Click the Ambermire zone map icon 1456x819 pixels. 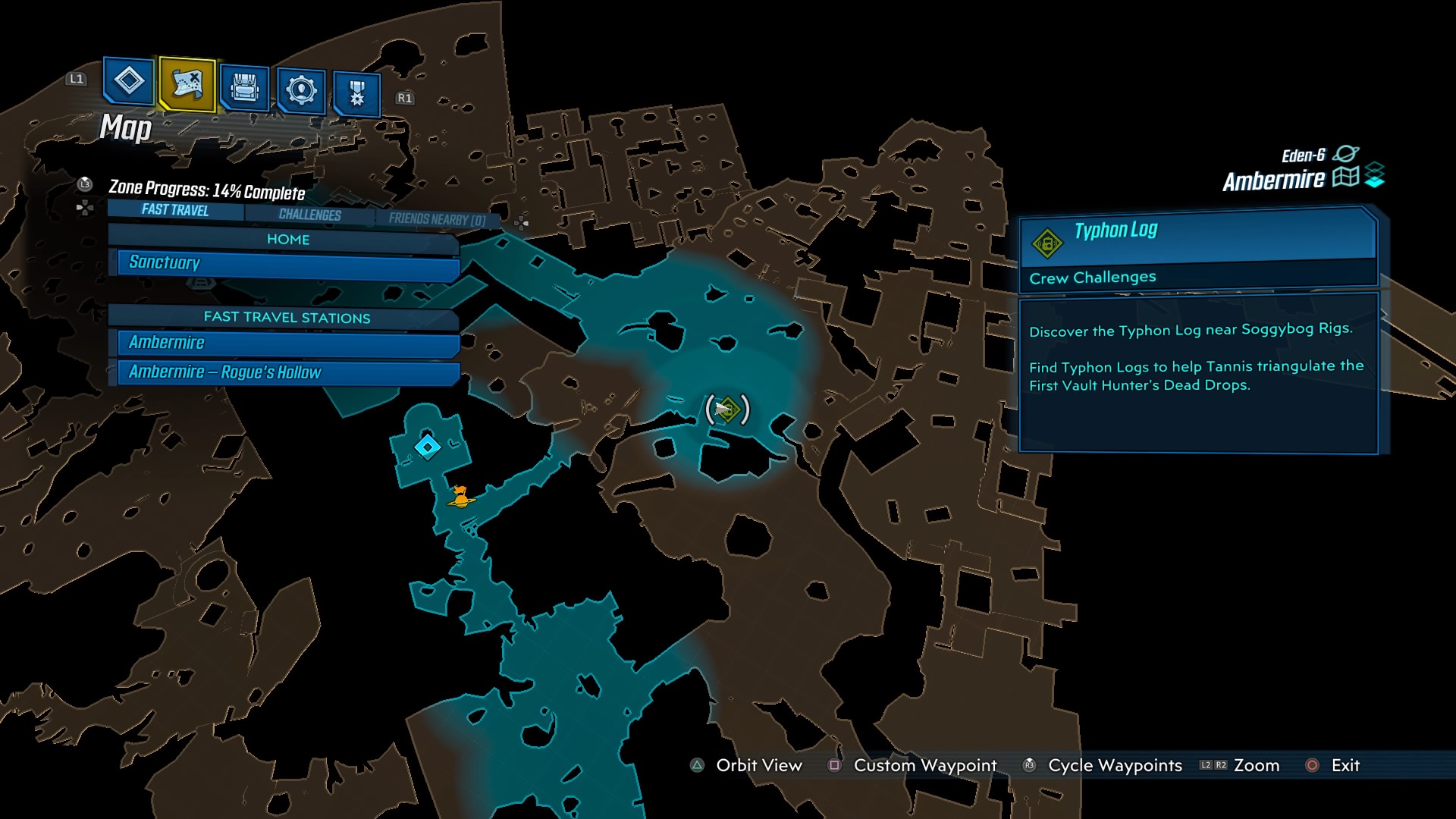point(1346,177)
